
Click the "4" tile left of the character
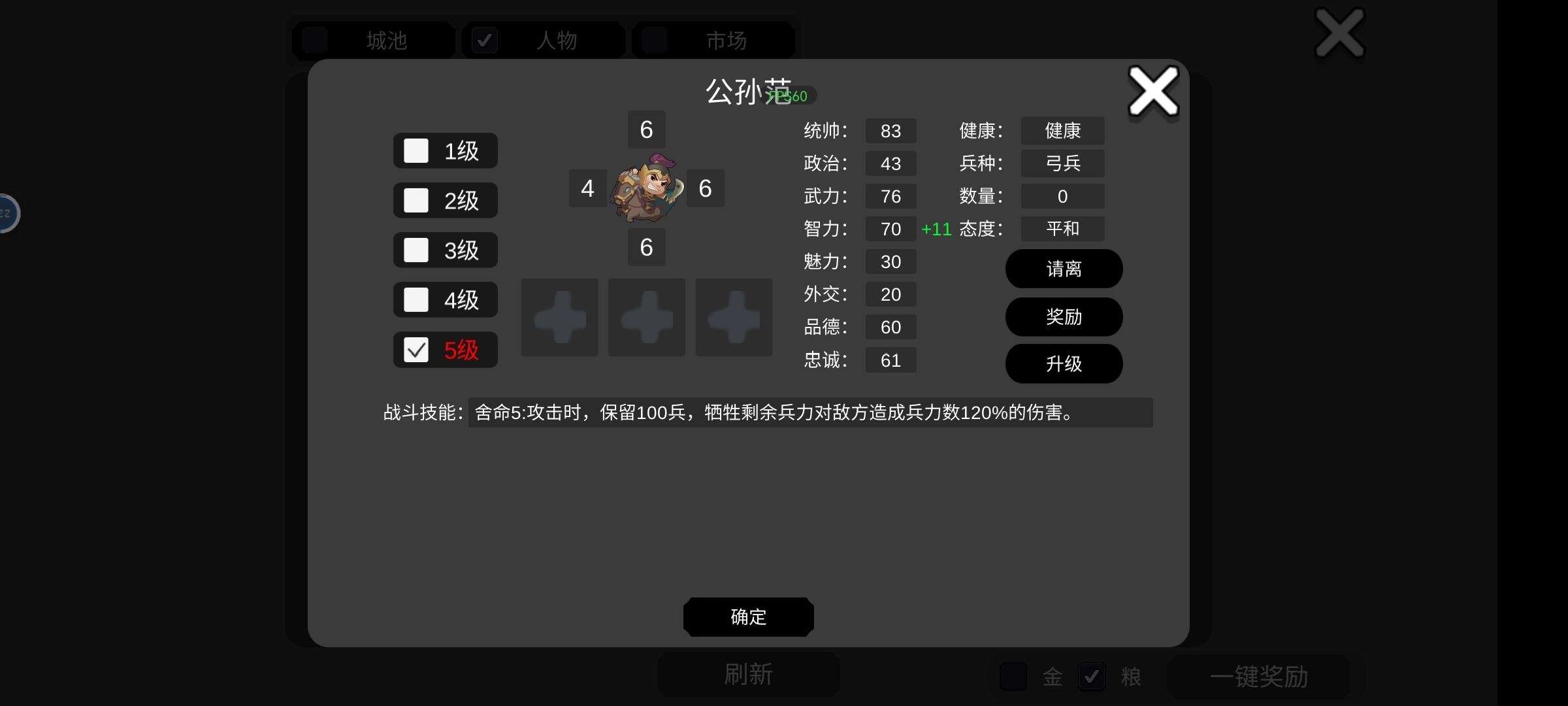point(587,188)
